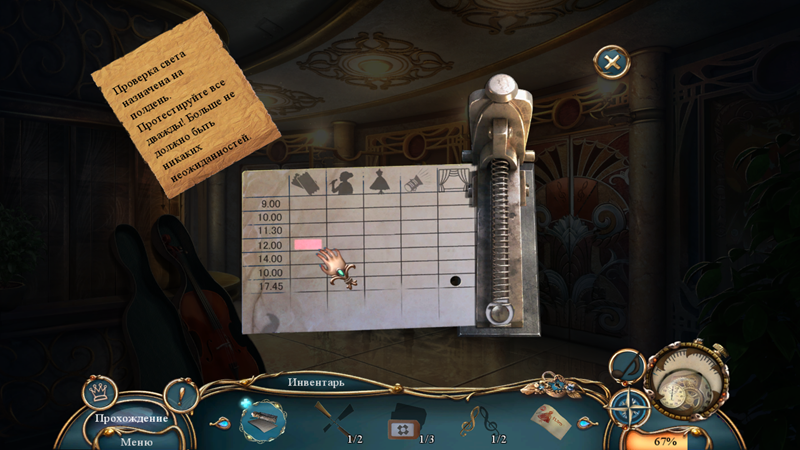Click the round matchstick icon beside the crown
Viewport: 800px width, 450px height.
click(x=179, y=395)
